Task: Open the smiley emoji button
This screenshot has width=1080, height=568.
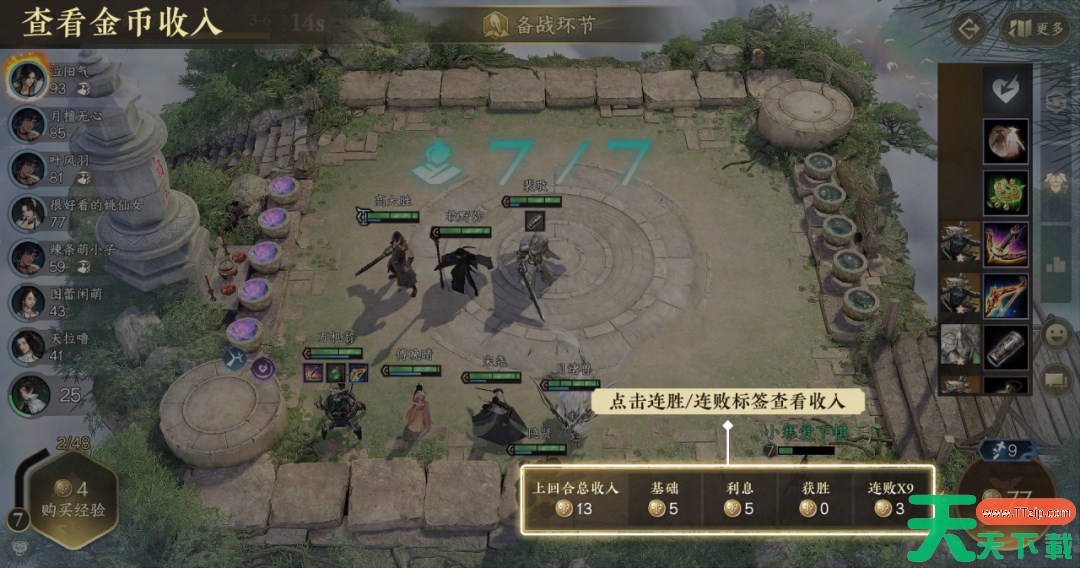Action: coord(1056,335)
